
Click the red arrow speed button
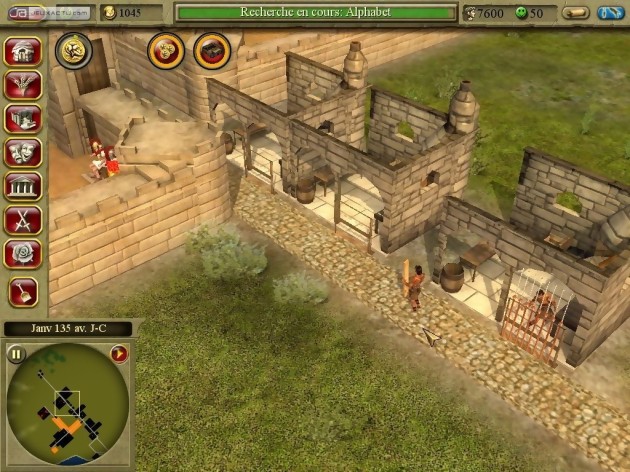[119, 353]
